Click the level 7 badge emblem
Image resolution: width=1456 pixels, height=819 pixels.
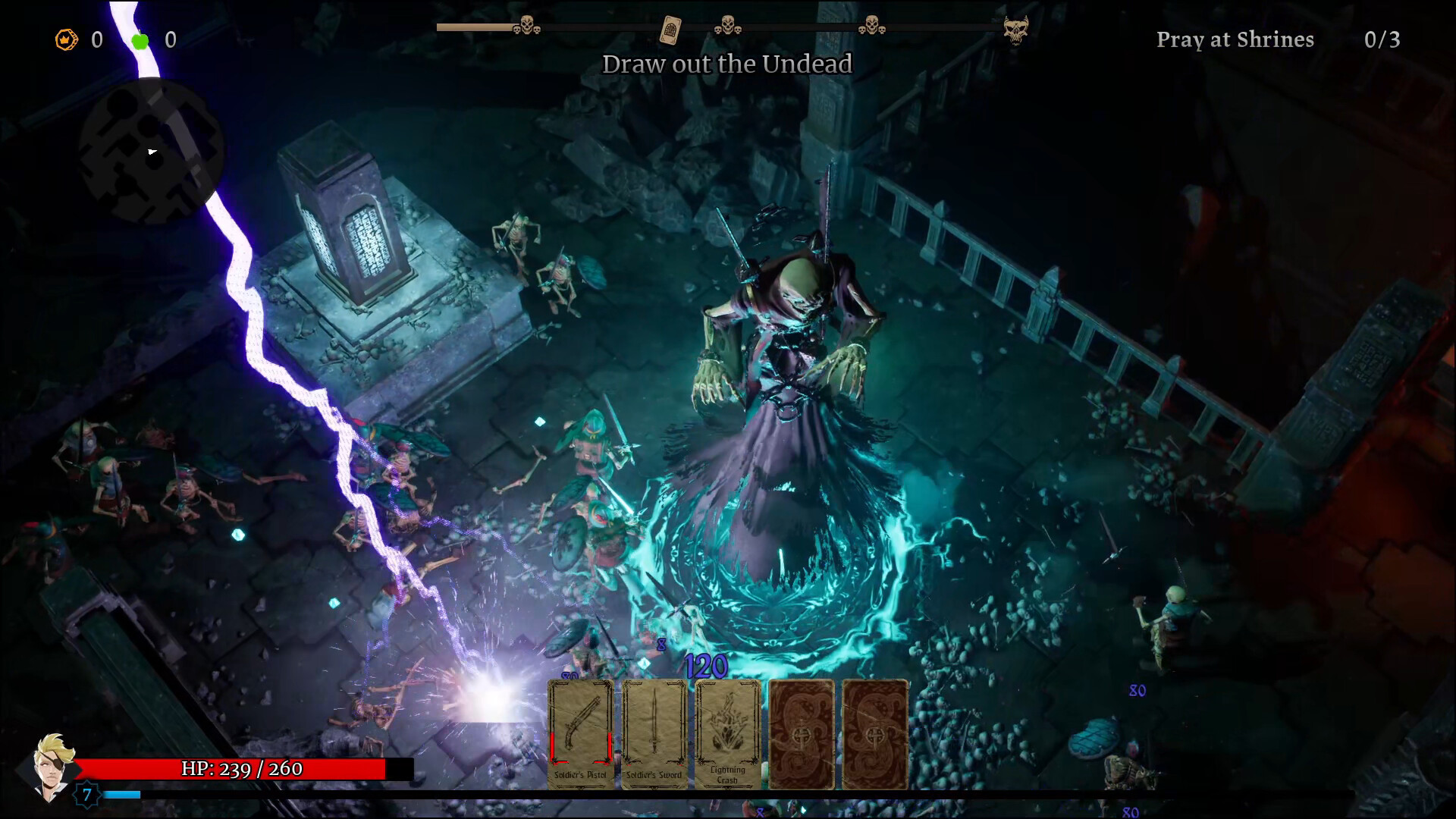tap(86, 795)
